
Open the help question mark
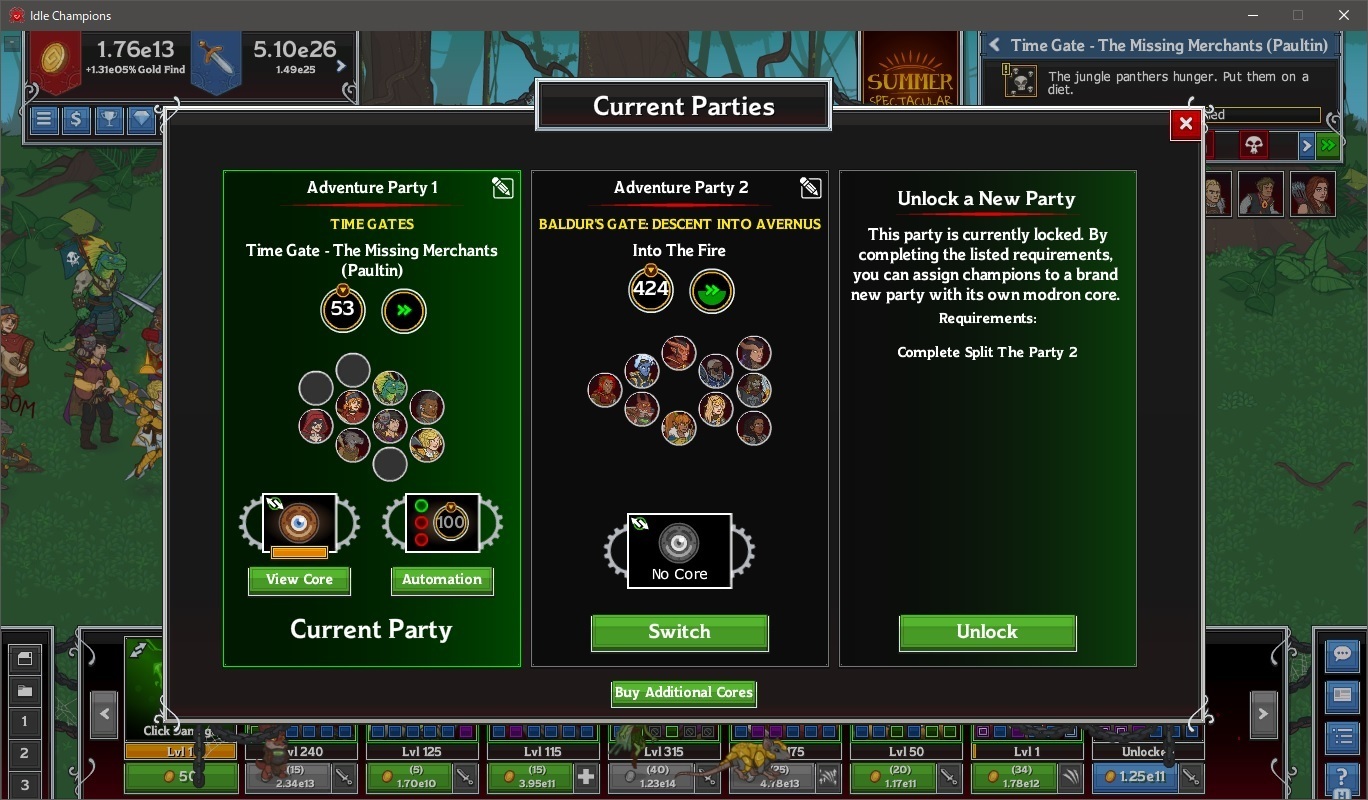[1341, 777]
